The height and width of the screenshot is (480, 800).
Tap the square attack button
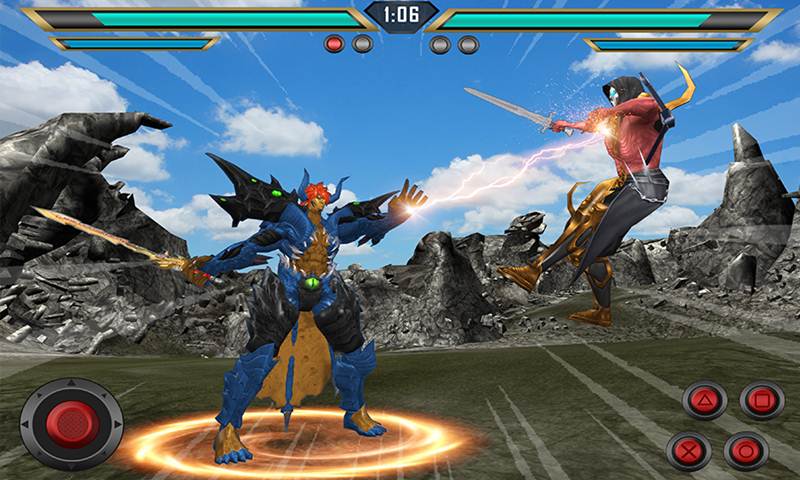pyautogui.click(x=762, y=400)
